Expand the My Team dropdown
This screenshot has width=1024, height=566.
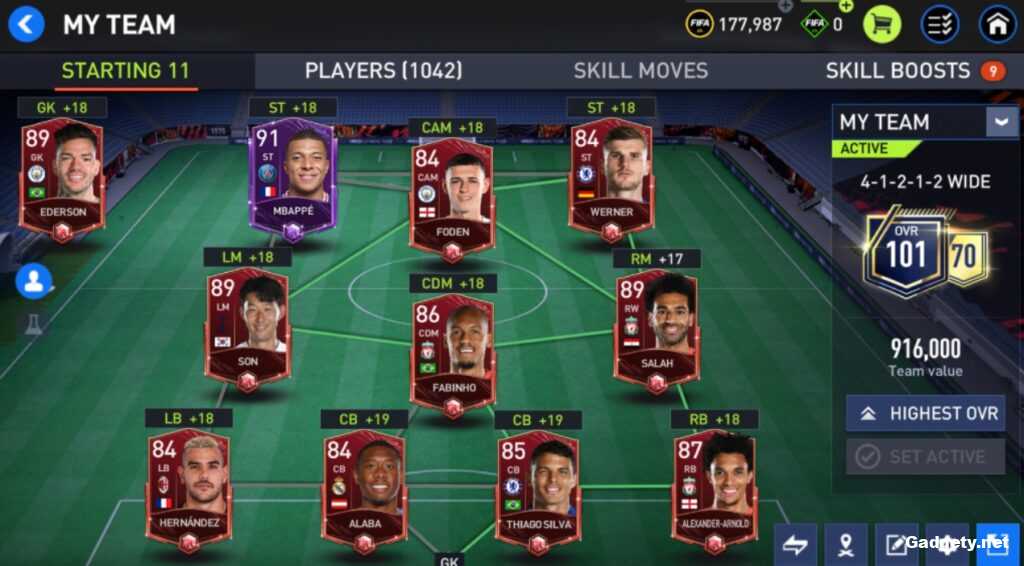point(1001,122)
